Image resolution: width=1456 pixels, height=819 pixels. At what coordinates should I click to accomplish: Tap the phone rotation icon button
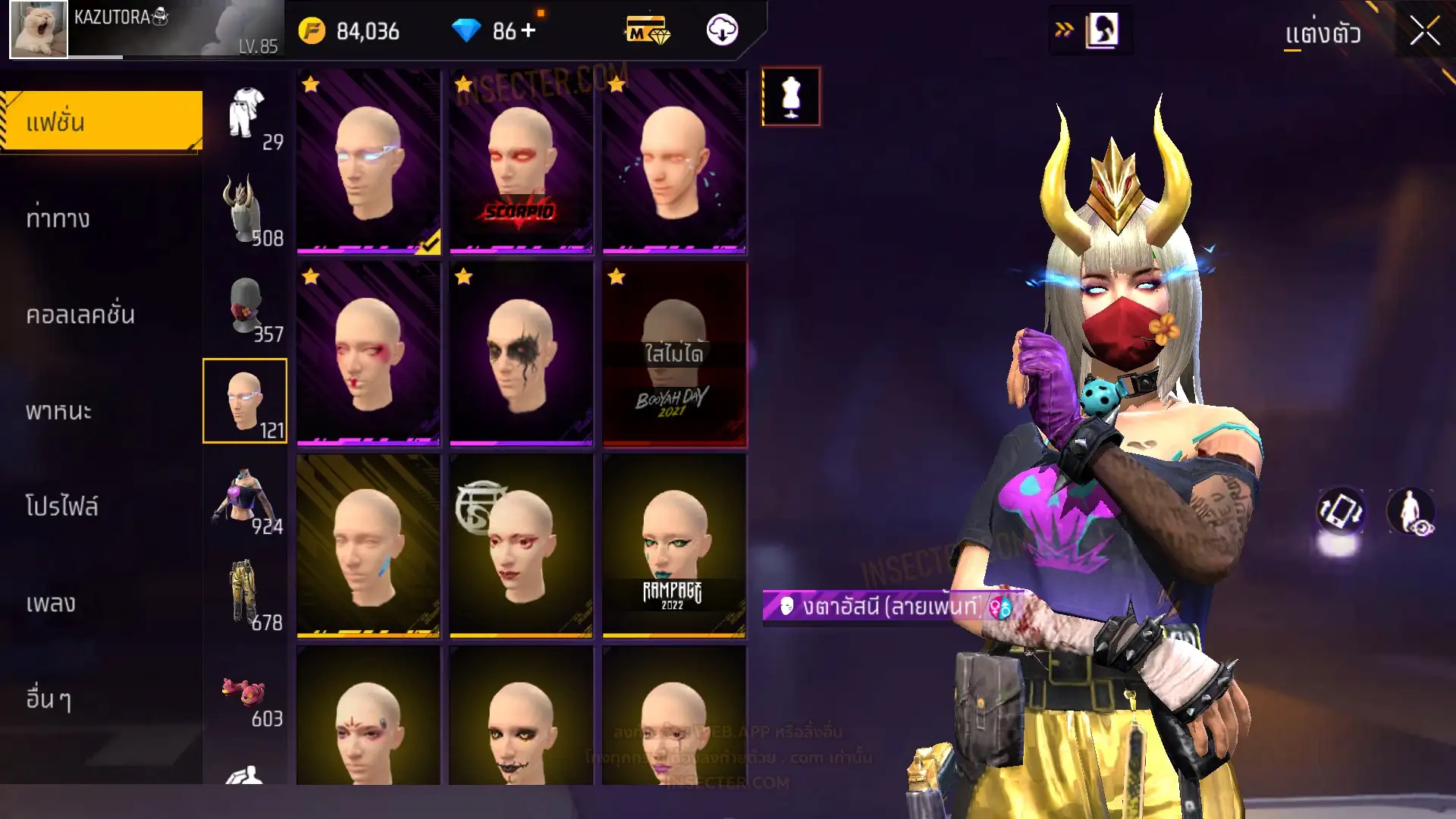pos(1340,511)
